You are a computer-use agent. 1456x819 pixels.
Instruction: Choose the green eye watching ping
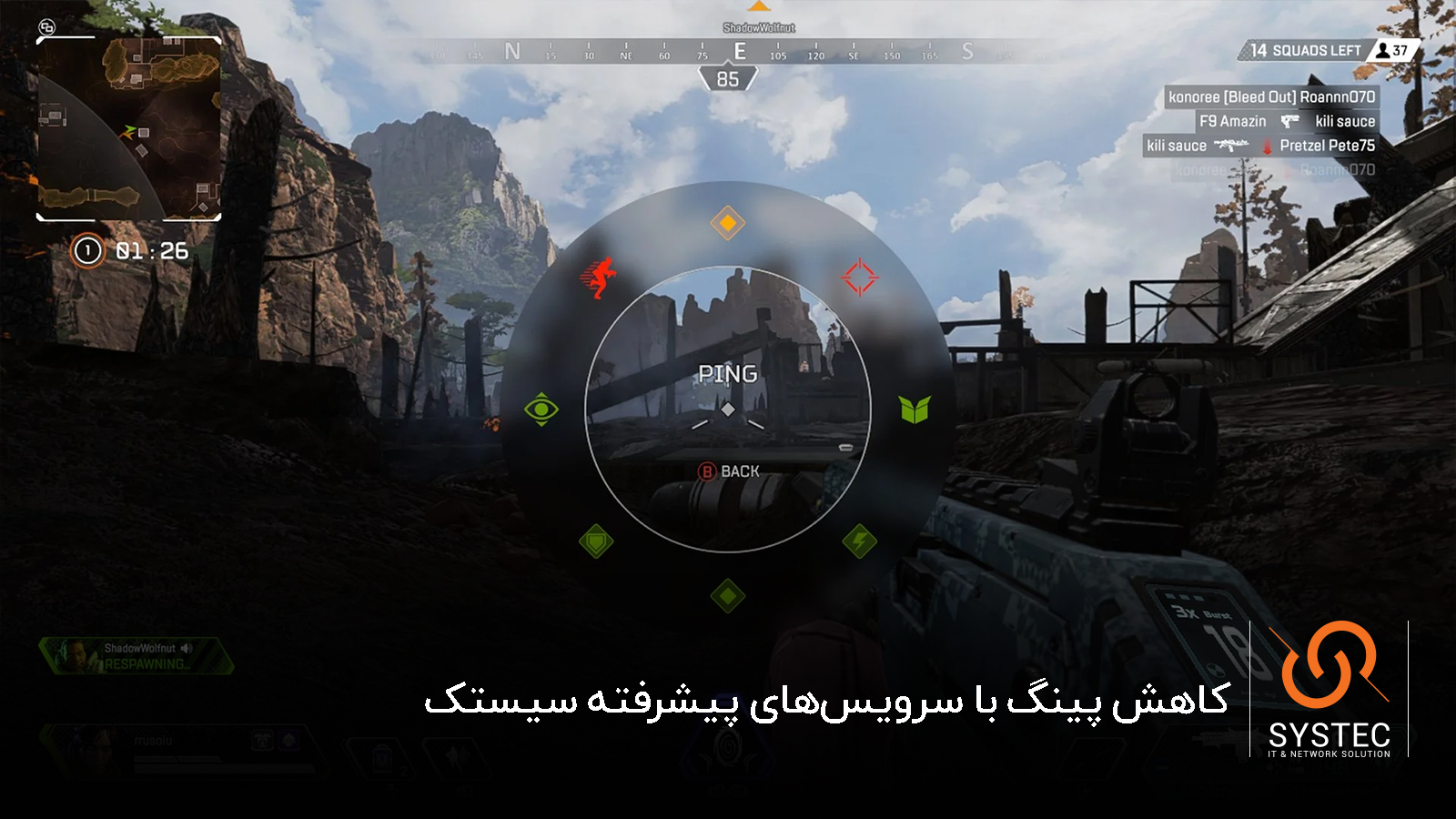541,409
